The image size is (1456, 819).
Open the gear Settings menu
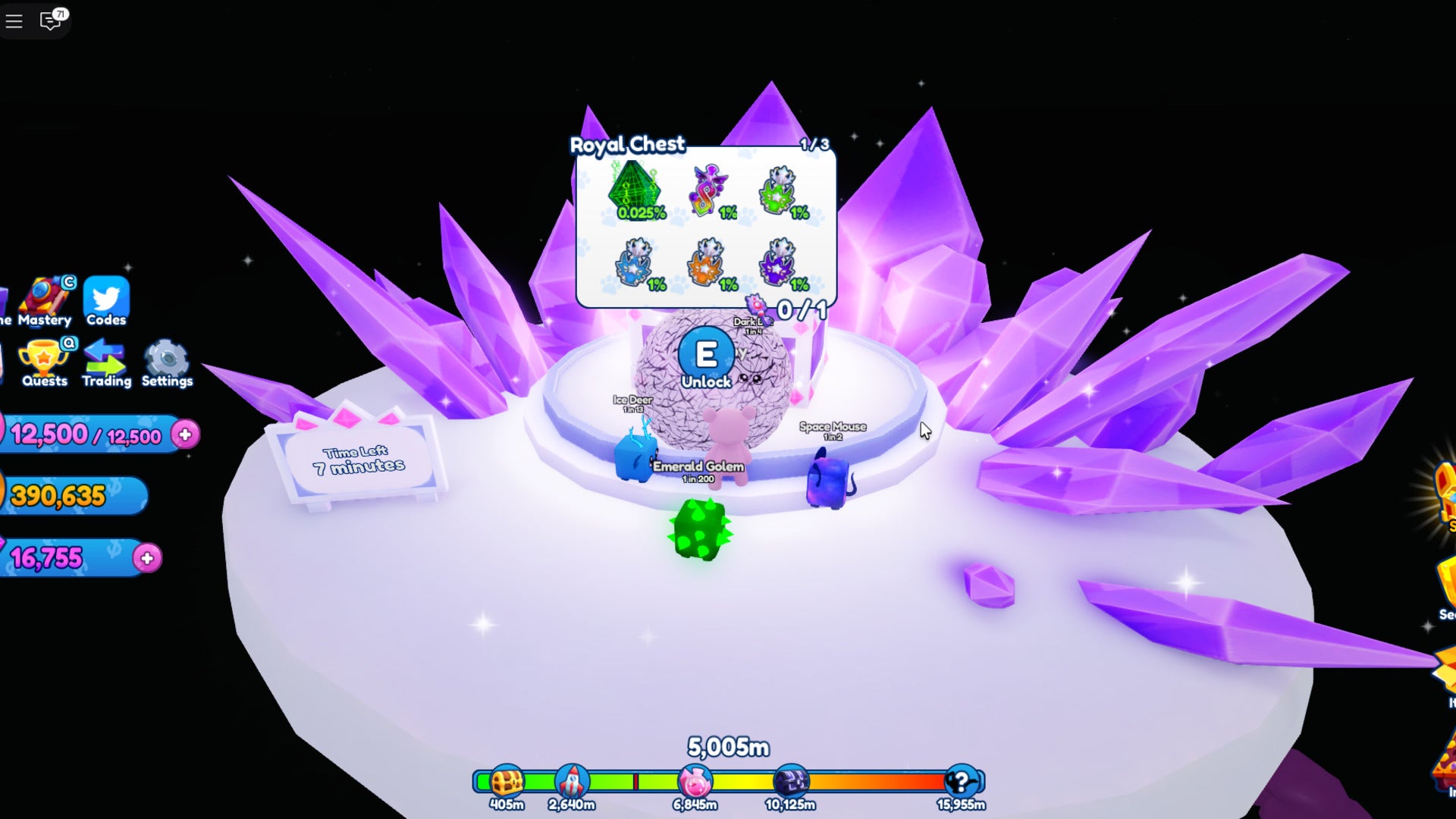(167, 362)
